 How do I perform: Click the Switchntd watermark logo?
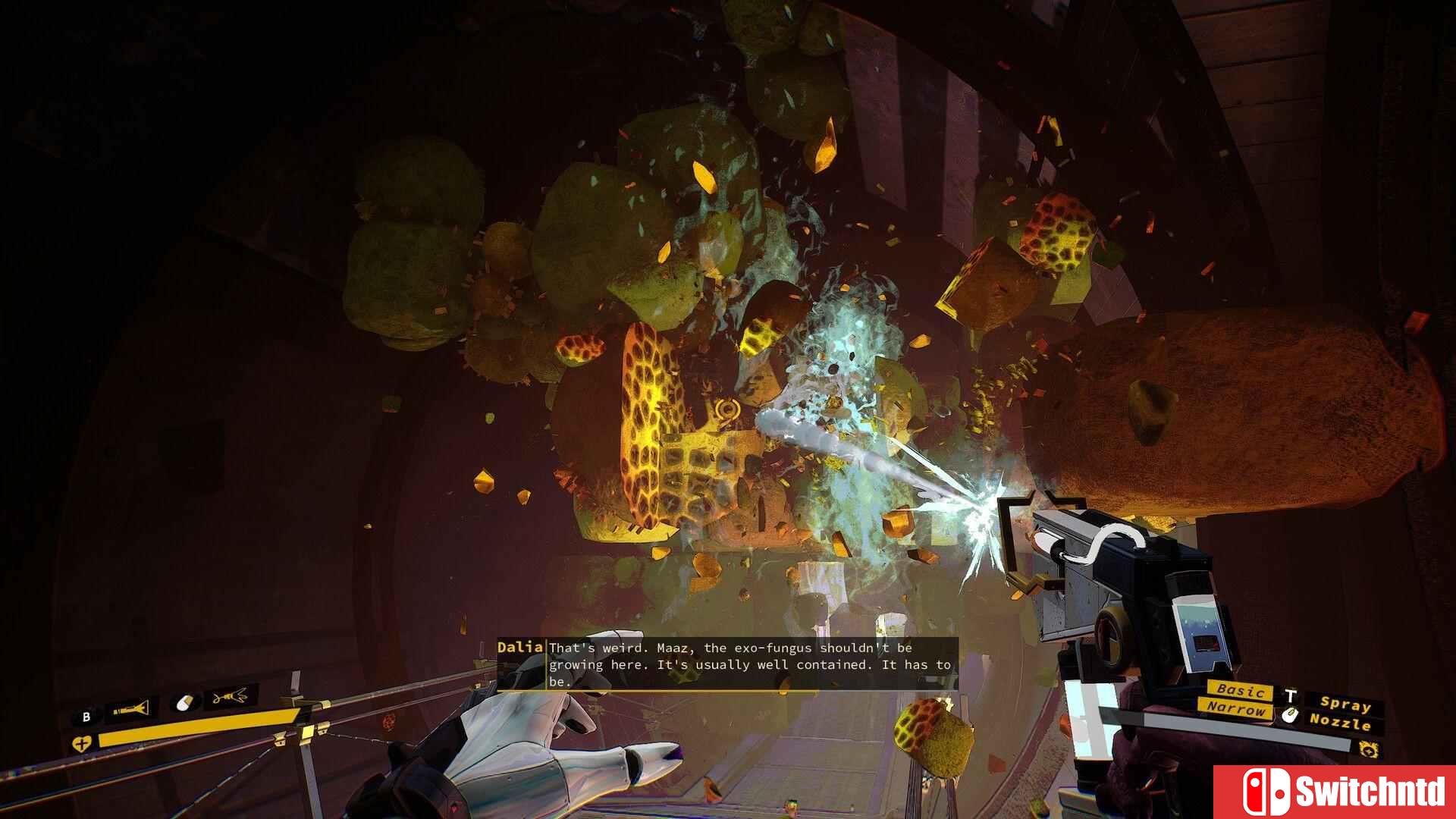point(1335,792)
